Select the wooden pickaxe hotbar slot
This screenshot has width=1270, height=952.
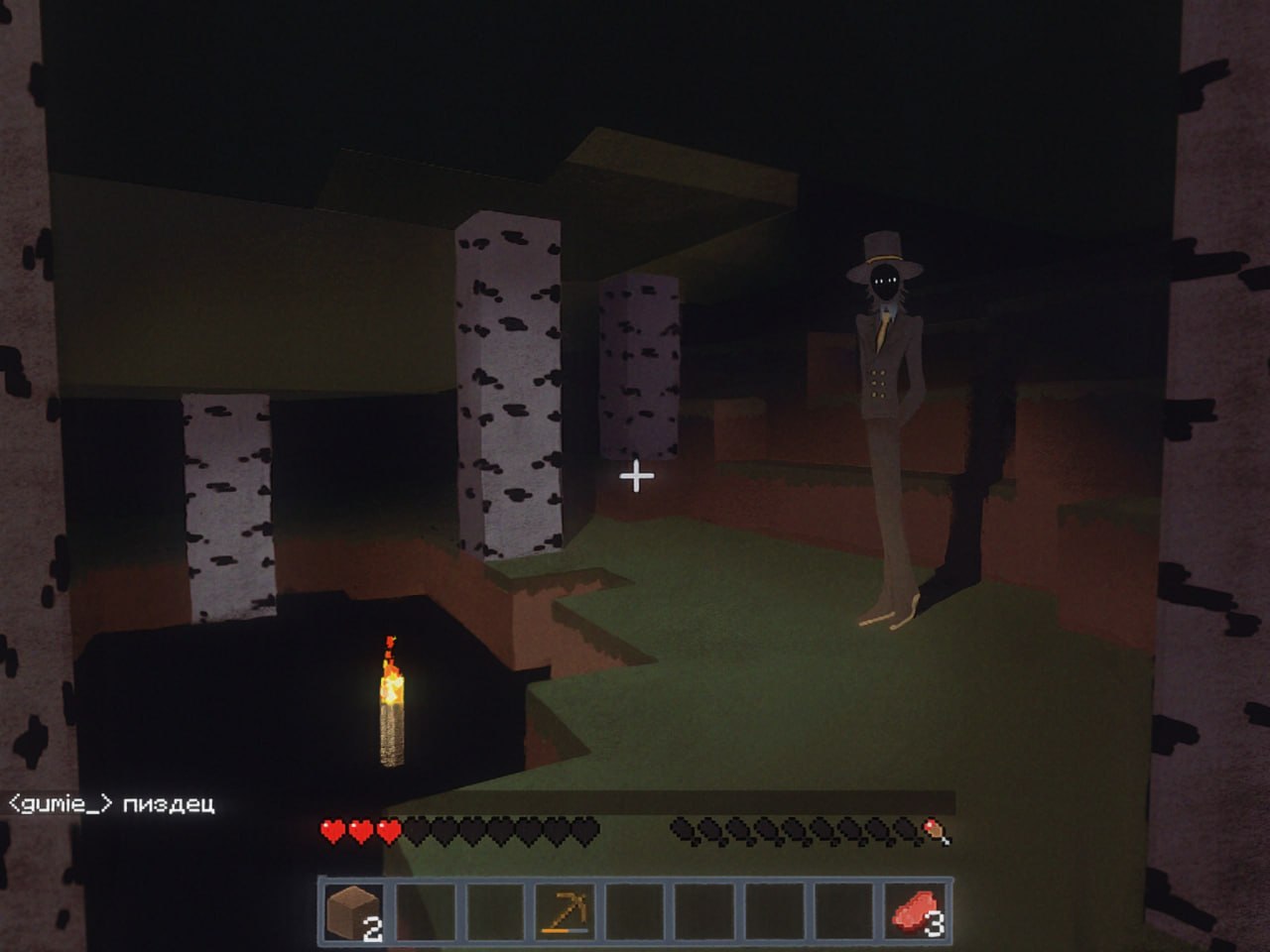[565, 910]
